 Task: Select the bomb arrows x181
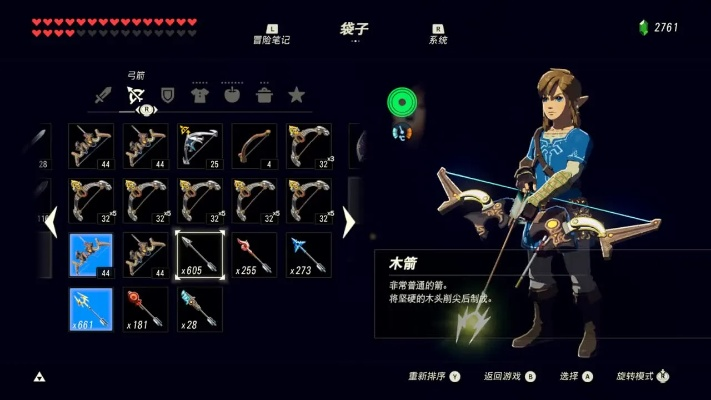click(146, 309)
